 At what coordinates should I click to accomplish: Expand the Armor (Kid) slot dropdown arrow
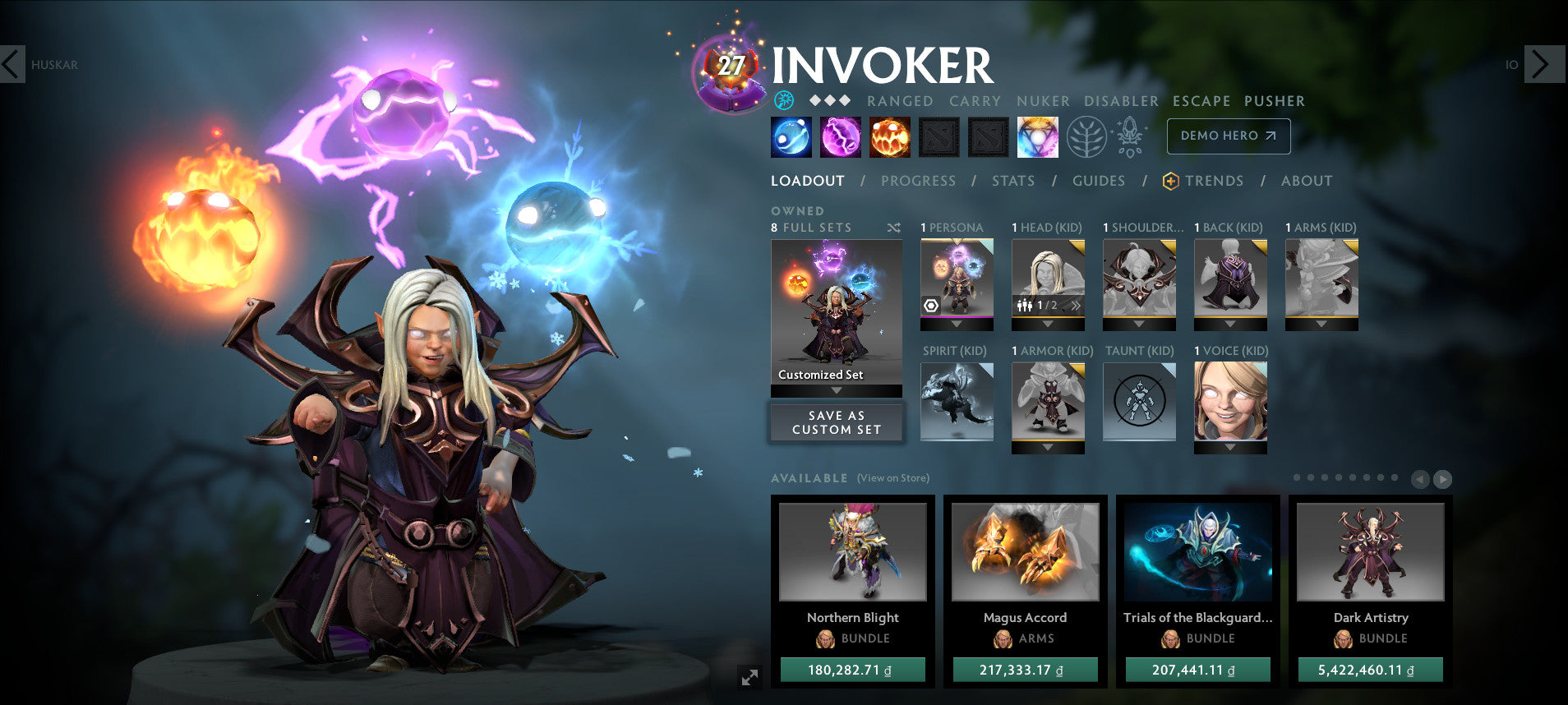point(1049,446)
